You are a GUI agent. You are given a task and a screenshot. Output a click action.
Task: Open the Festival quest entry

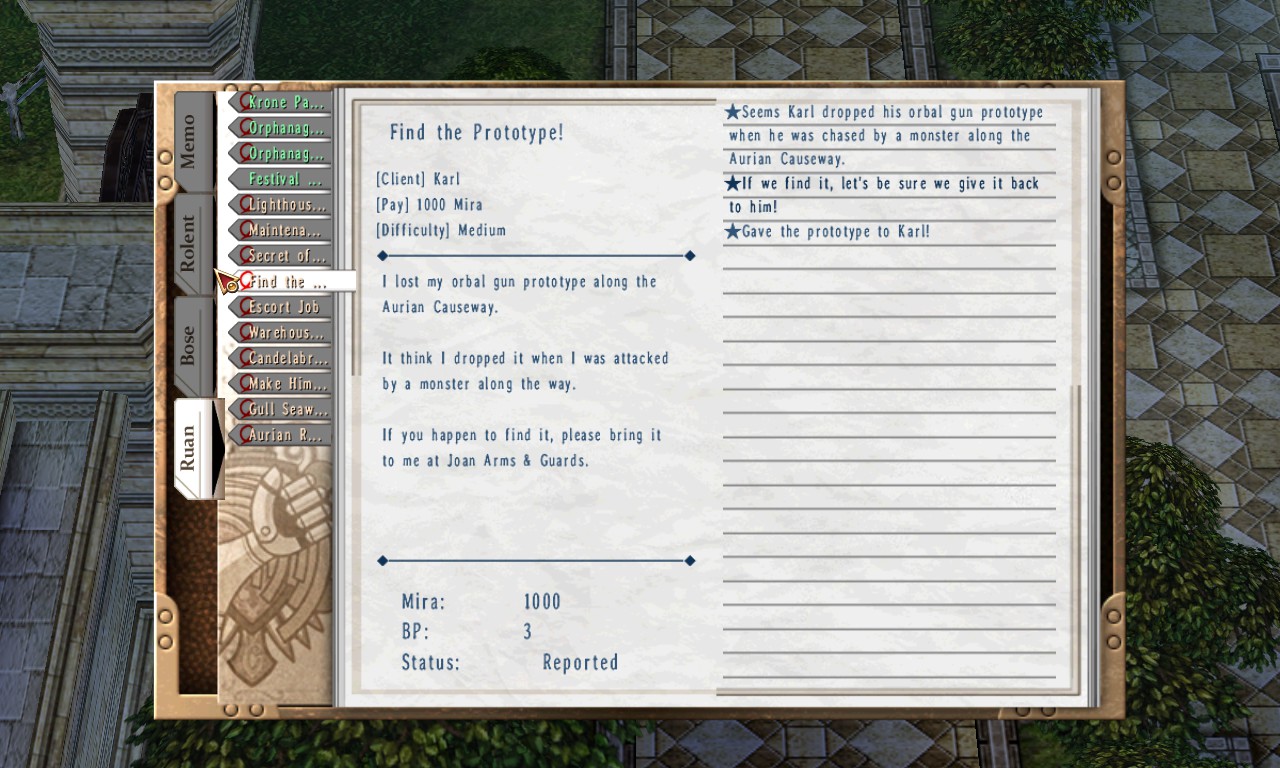pos(284,179)
